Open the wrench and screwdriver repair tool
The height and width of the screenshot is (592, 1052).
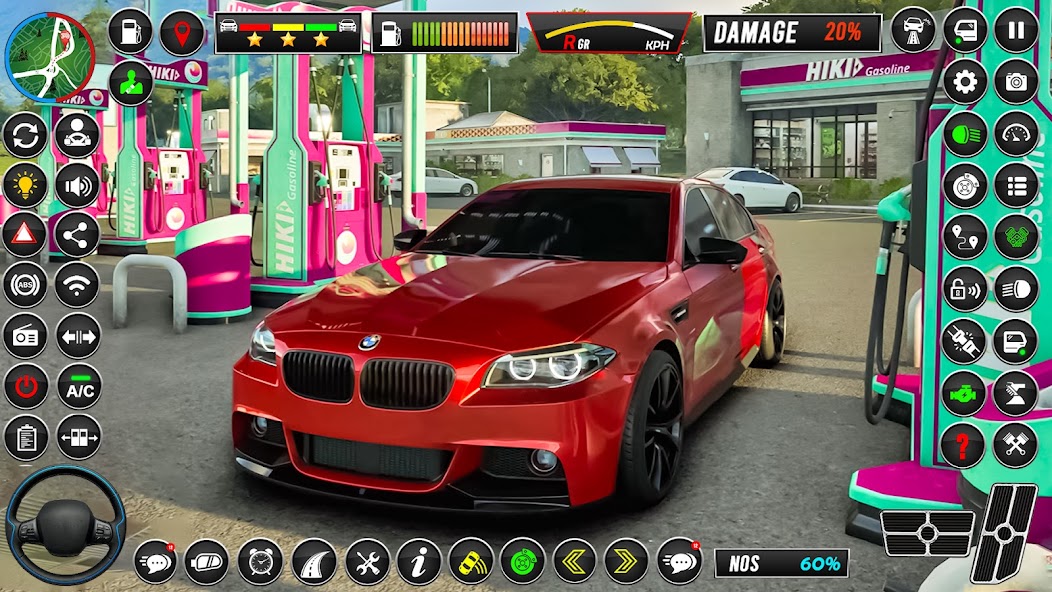pyautogui.click(x=367, y=561)
